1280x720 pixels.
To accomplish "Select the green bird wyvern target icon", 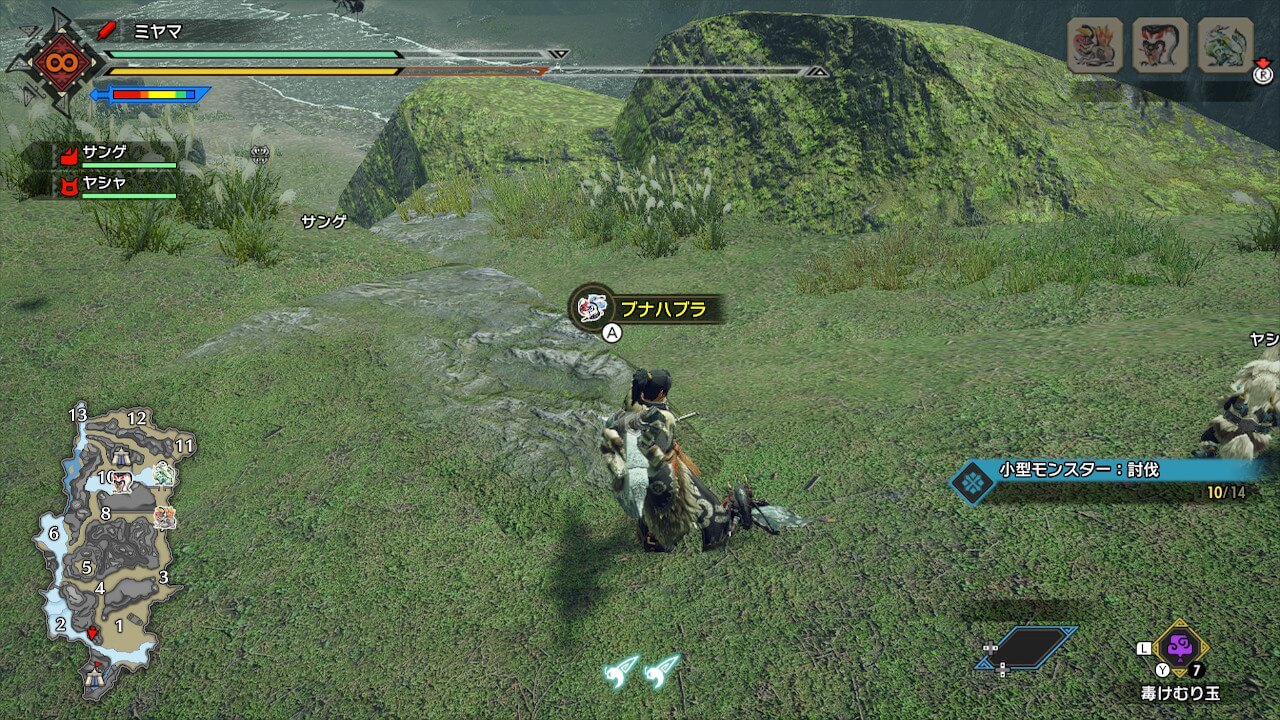I will (x=1225, y=46).
